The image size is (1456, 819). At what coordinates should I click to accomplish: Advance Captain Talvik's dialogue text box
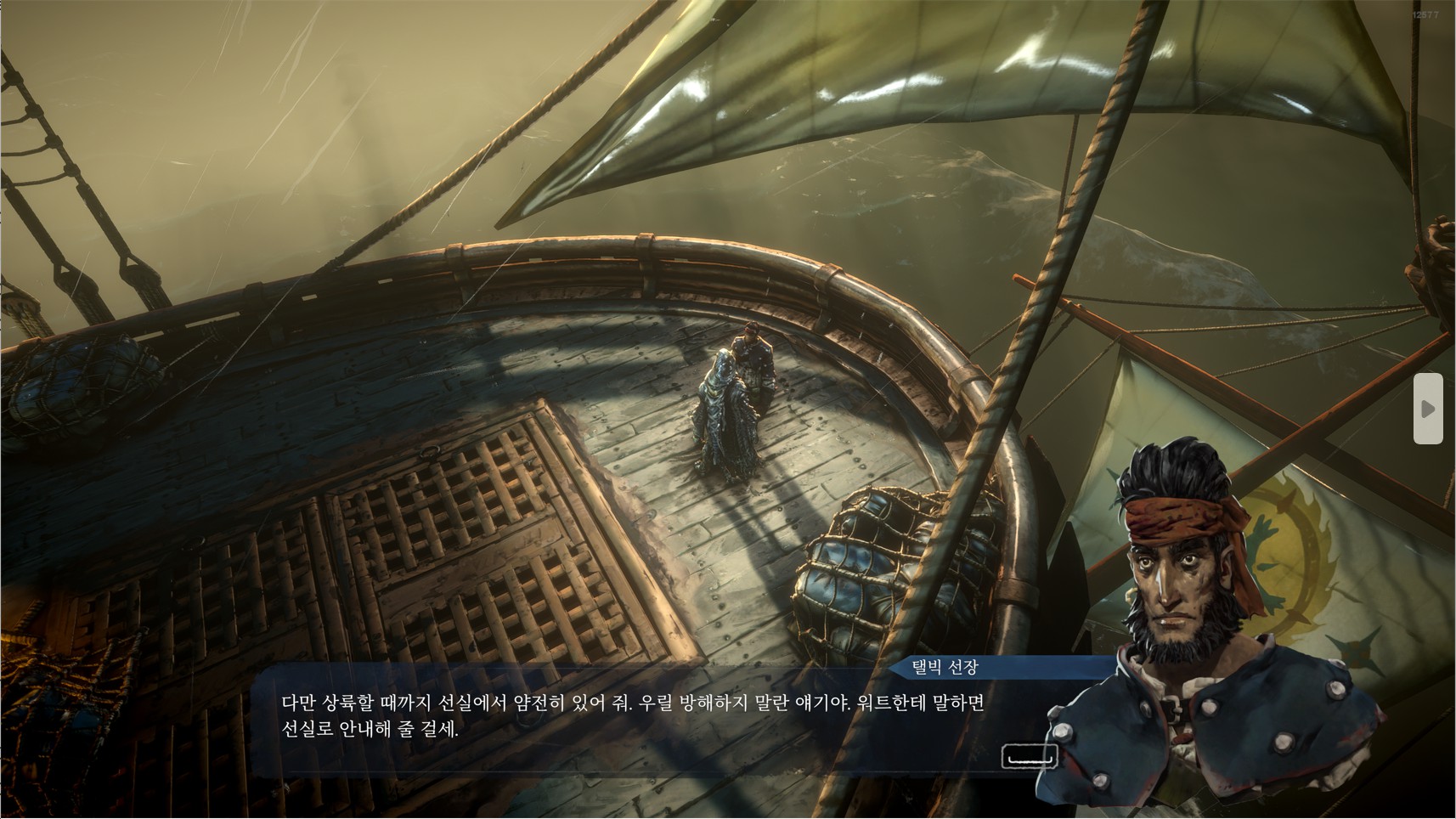(x=1029, y=756)
